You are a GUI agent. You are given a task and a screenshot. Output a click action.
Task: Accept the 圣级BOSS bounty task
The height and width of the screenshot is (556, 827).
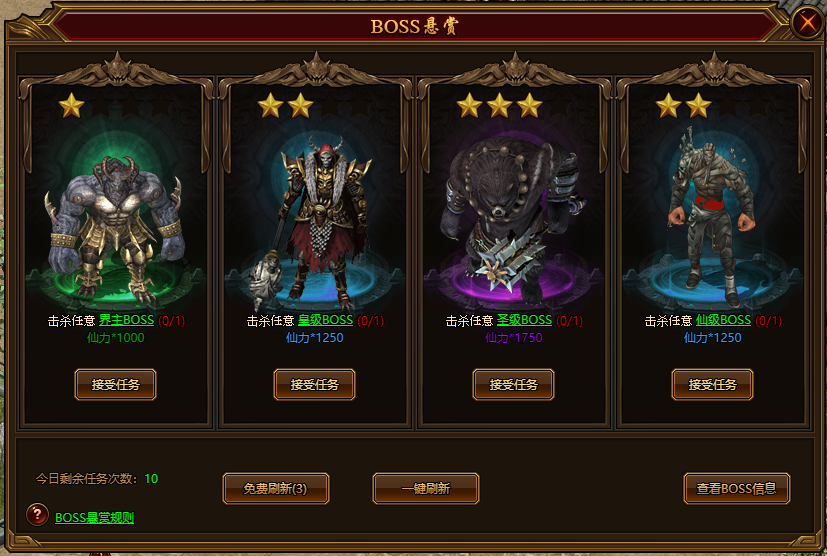[x=513, y=384]
